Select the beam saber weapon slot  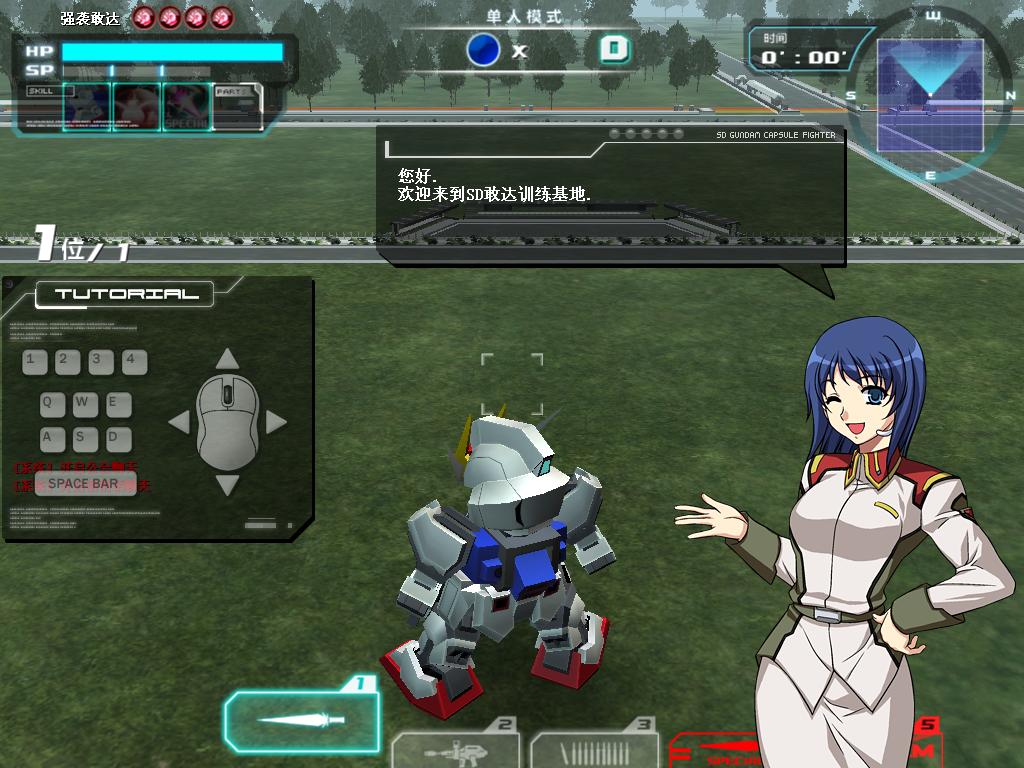pos(301,719)
